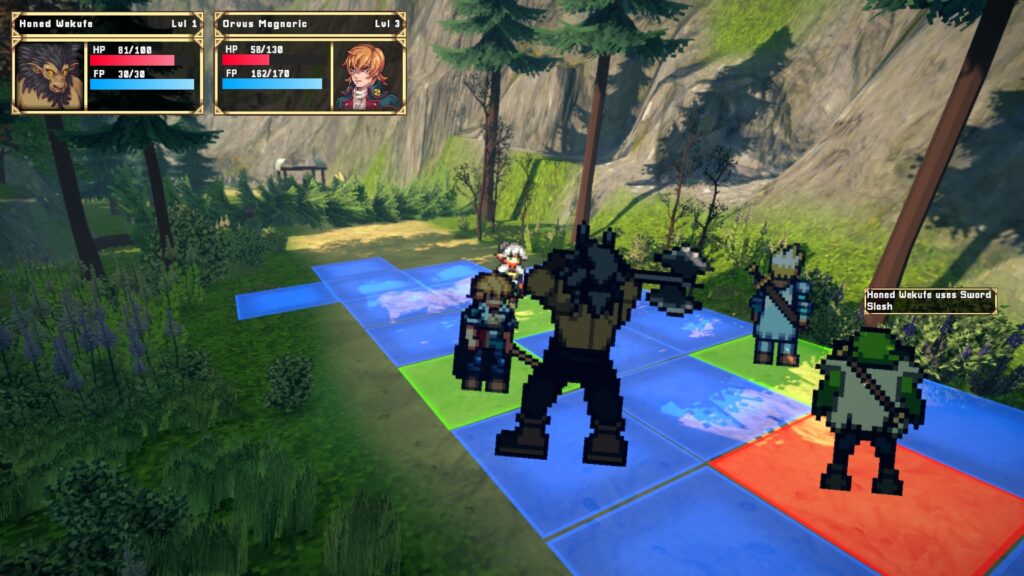This screenshot has width=1024, height=576.
Task: Click Honed Wakufe's lion portrait
Action: coord(49,75)
